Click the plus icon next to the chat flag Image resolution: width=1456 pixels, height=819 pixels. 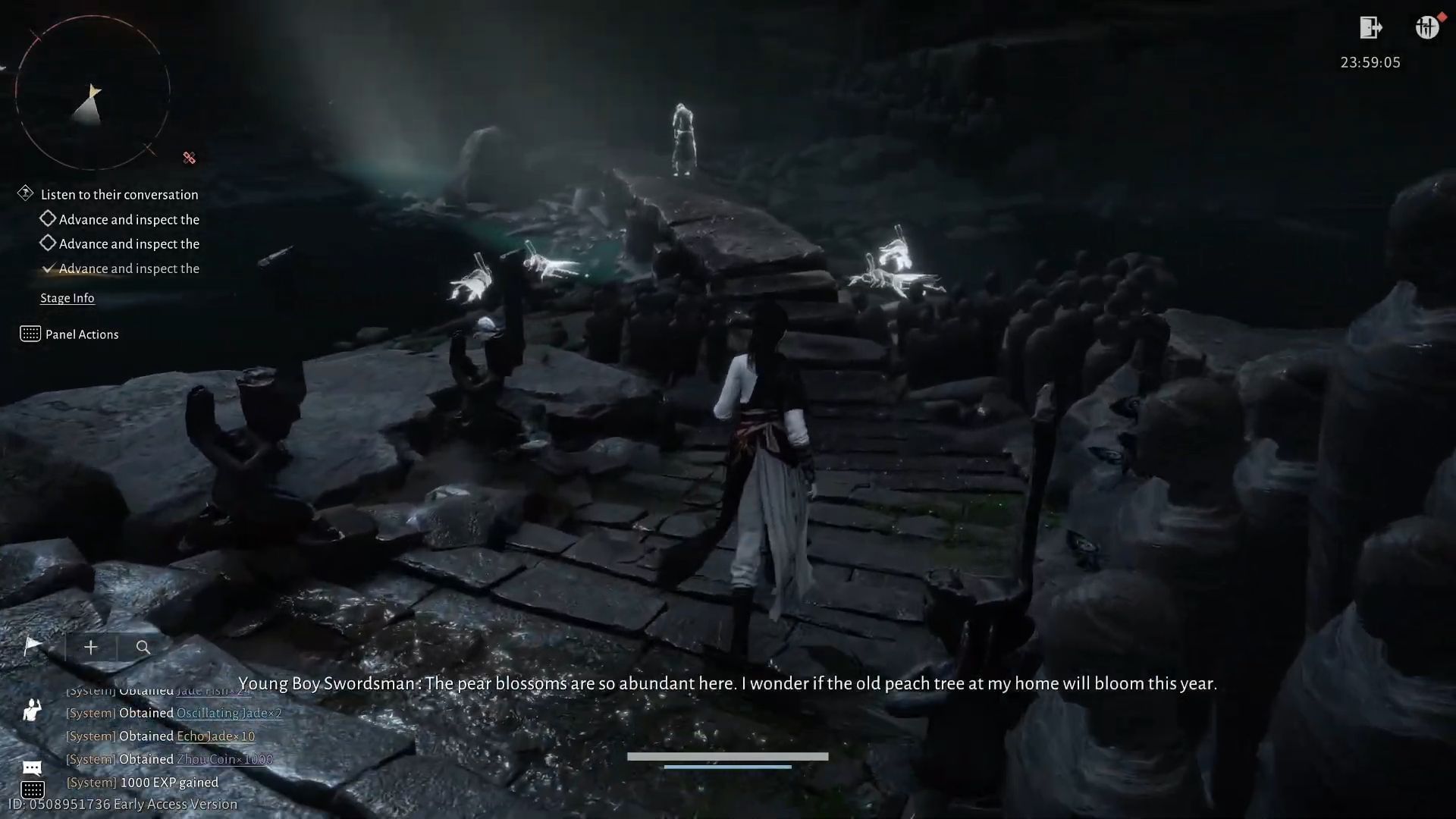(90, 647)
